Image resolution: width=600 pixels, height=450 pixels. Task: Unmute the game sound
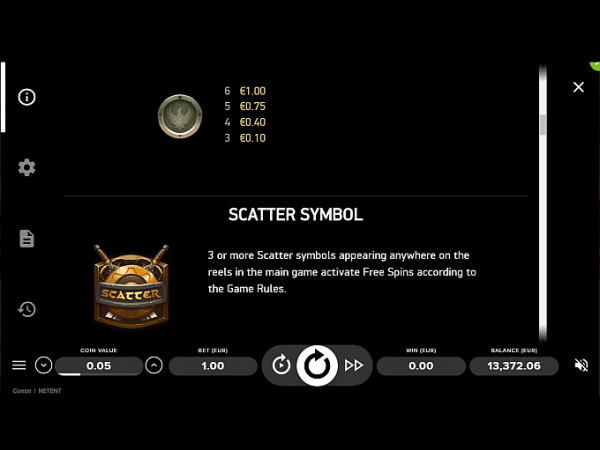[581, 366]
